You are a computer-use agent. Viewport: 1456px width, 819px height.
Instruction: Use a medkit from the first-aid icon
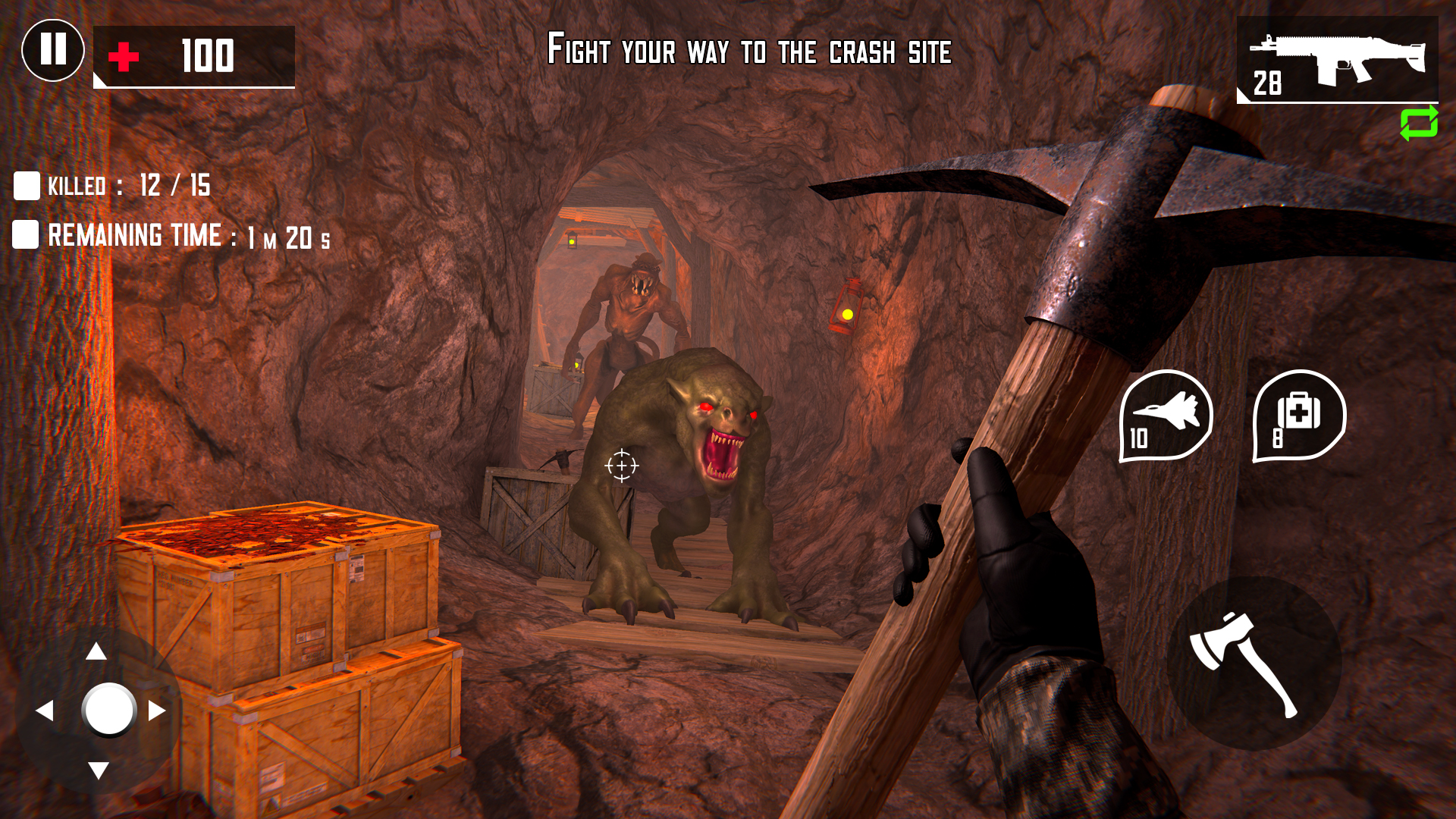click(x=1299, y=413)
